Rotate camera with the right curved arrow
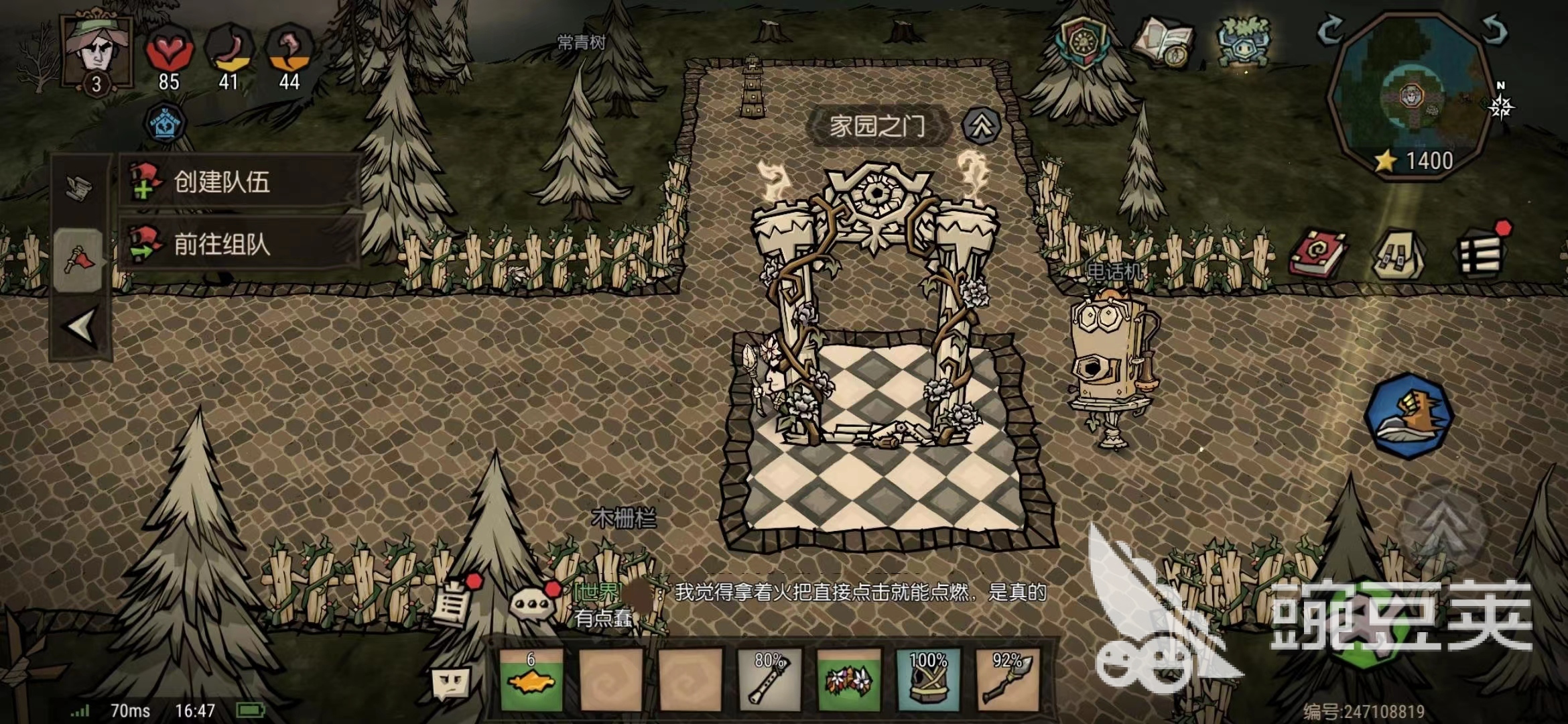This screenshot has height=724, width=1568. coord(1494,29)
